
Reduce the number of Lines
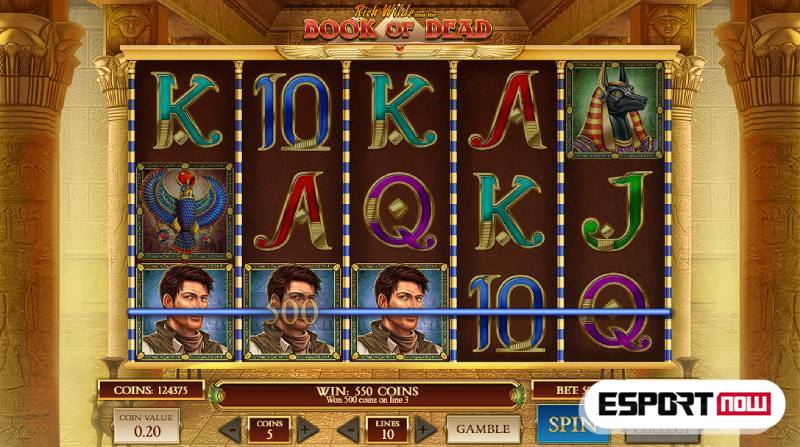[349, 430]
